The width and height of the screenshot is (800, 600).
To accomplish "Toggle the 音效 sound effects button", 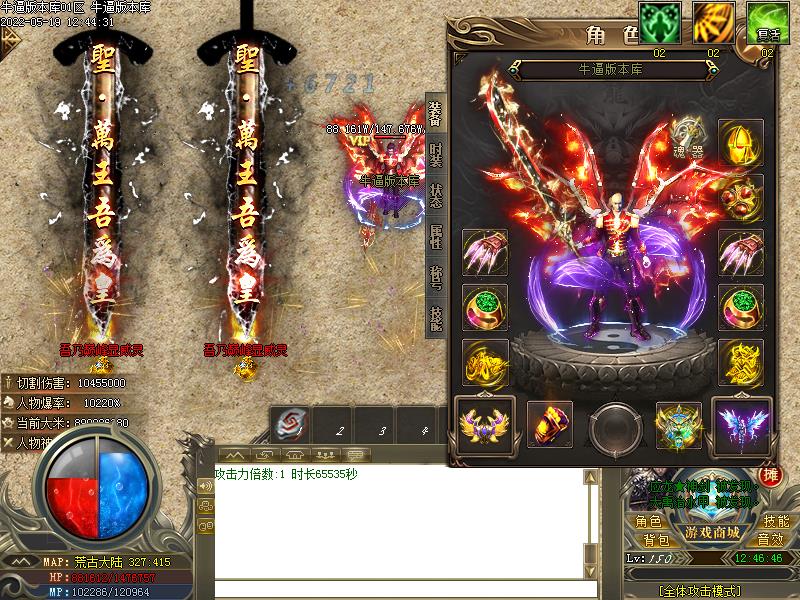I will click(x=771, y=540).
